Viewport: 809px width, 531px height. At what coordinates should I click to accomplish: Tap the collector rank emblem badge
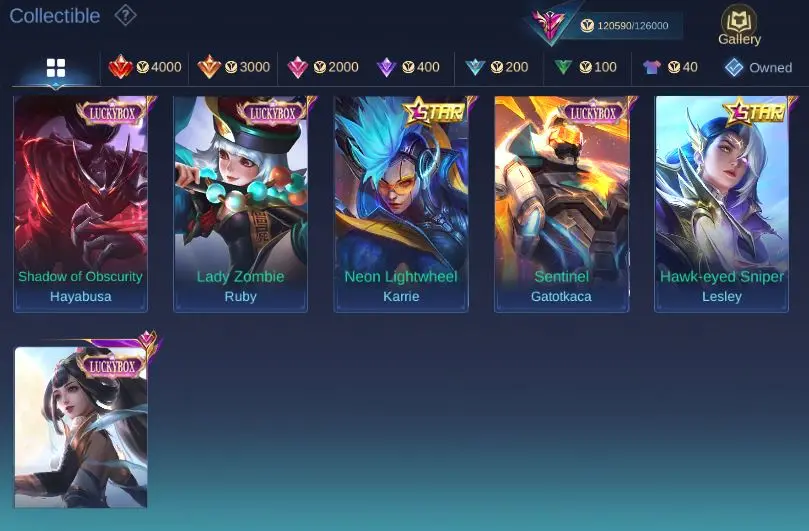point(551,24)
